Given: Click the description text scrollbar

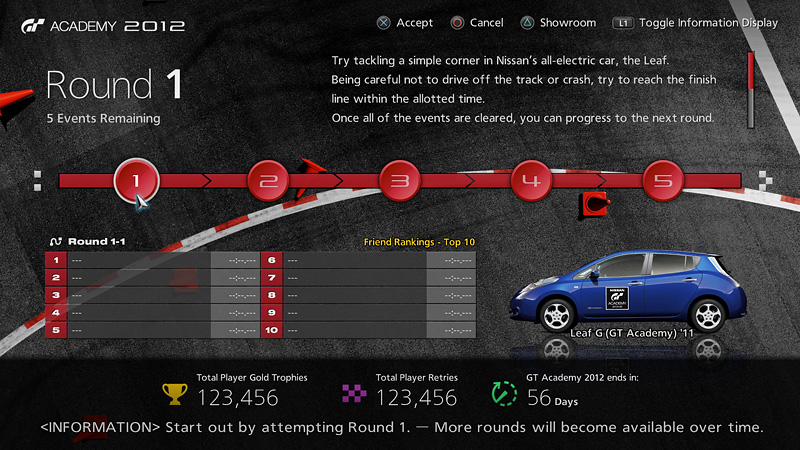Looking at the screenshot, I should 750,88.
